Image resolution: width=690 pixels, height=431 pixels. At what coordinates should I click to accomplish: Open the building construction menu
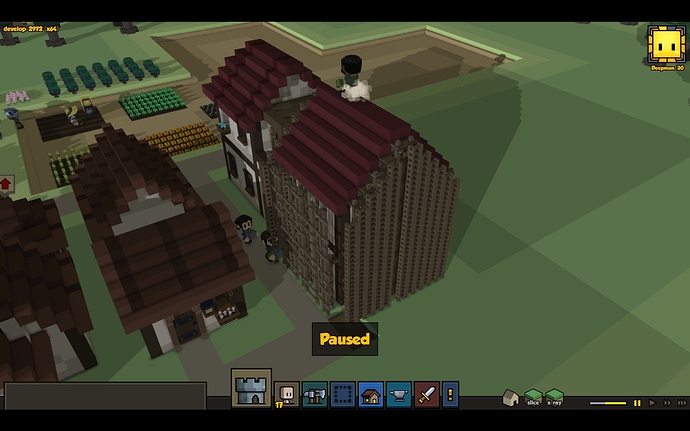371,394
